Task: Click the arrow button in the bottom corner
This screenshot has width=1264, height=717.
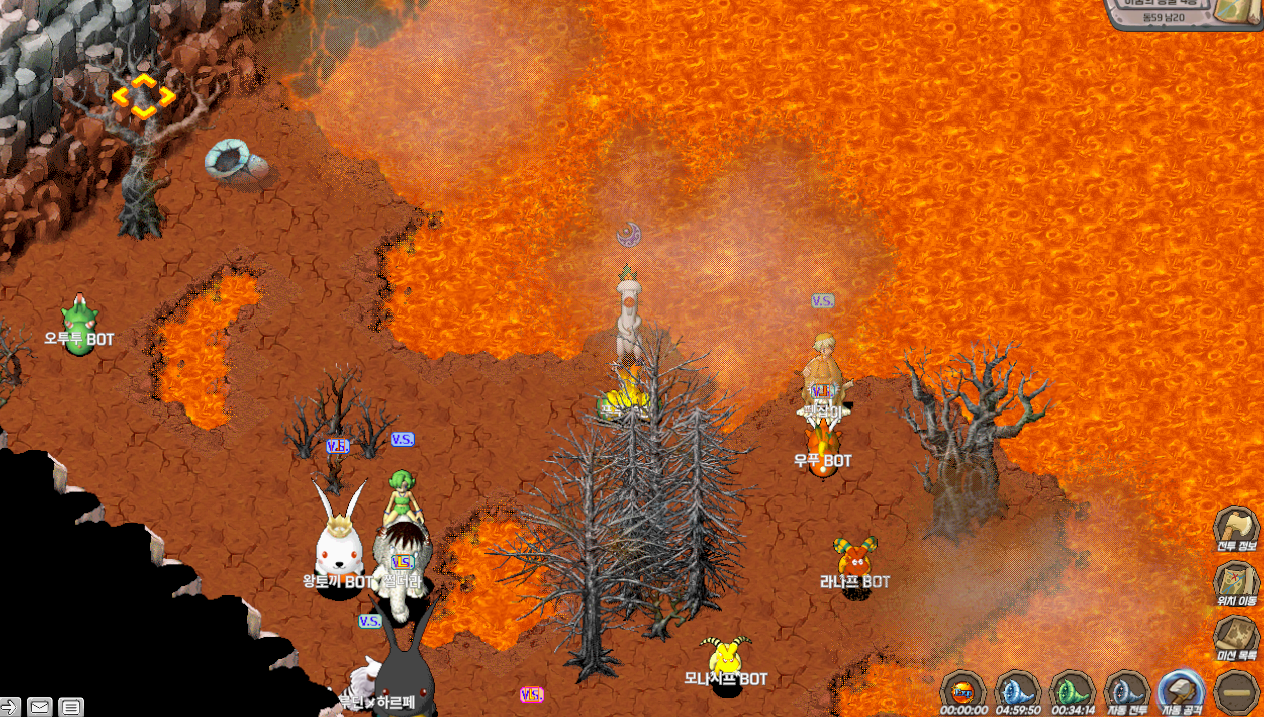Action: tap(10, 707)
